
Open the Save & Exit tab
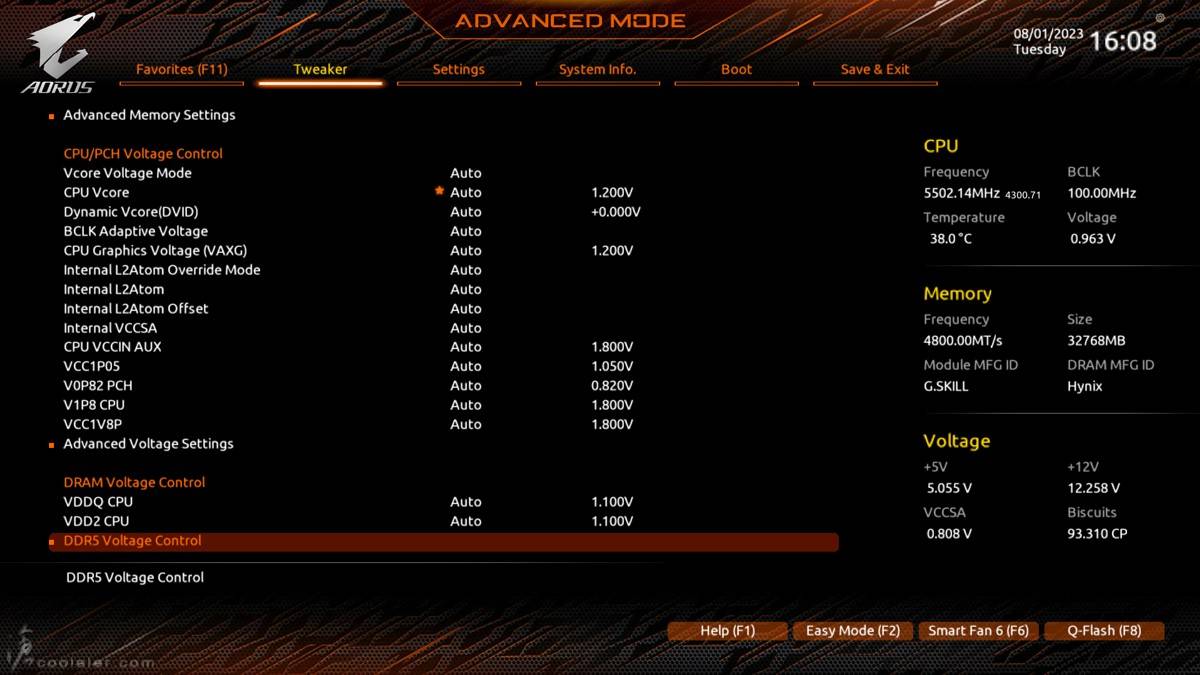[x=875, y=69]
